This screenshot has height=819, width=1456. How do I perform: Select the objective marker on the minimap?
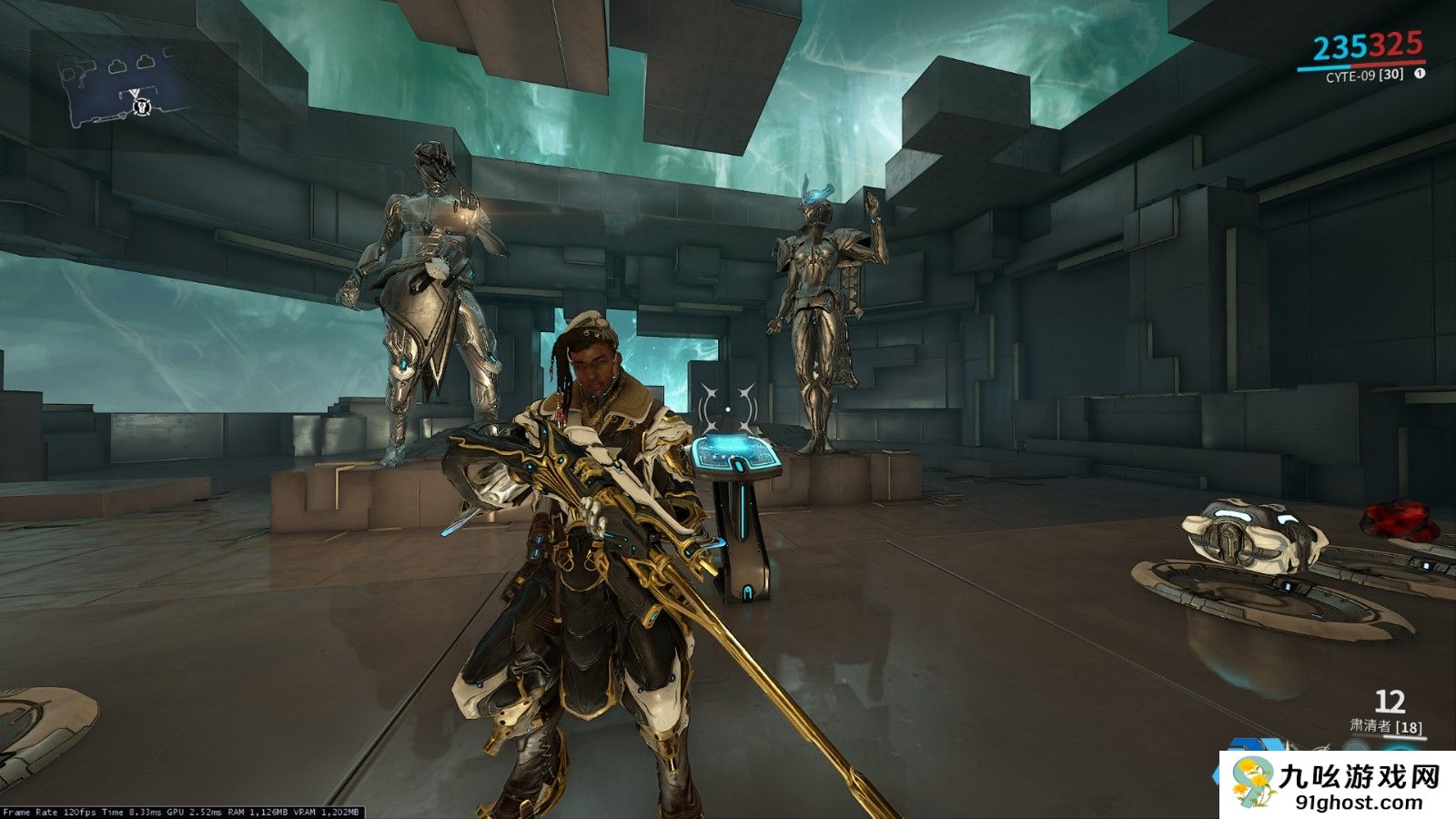(141, 106)
